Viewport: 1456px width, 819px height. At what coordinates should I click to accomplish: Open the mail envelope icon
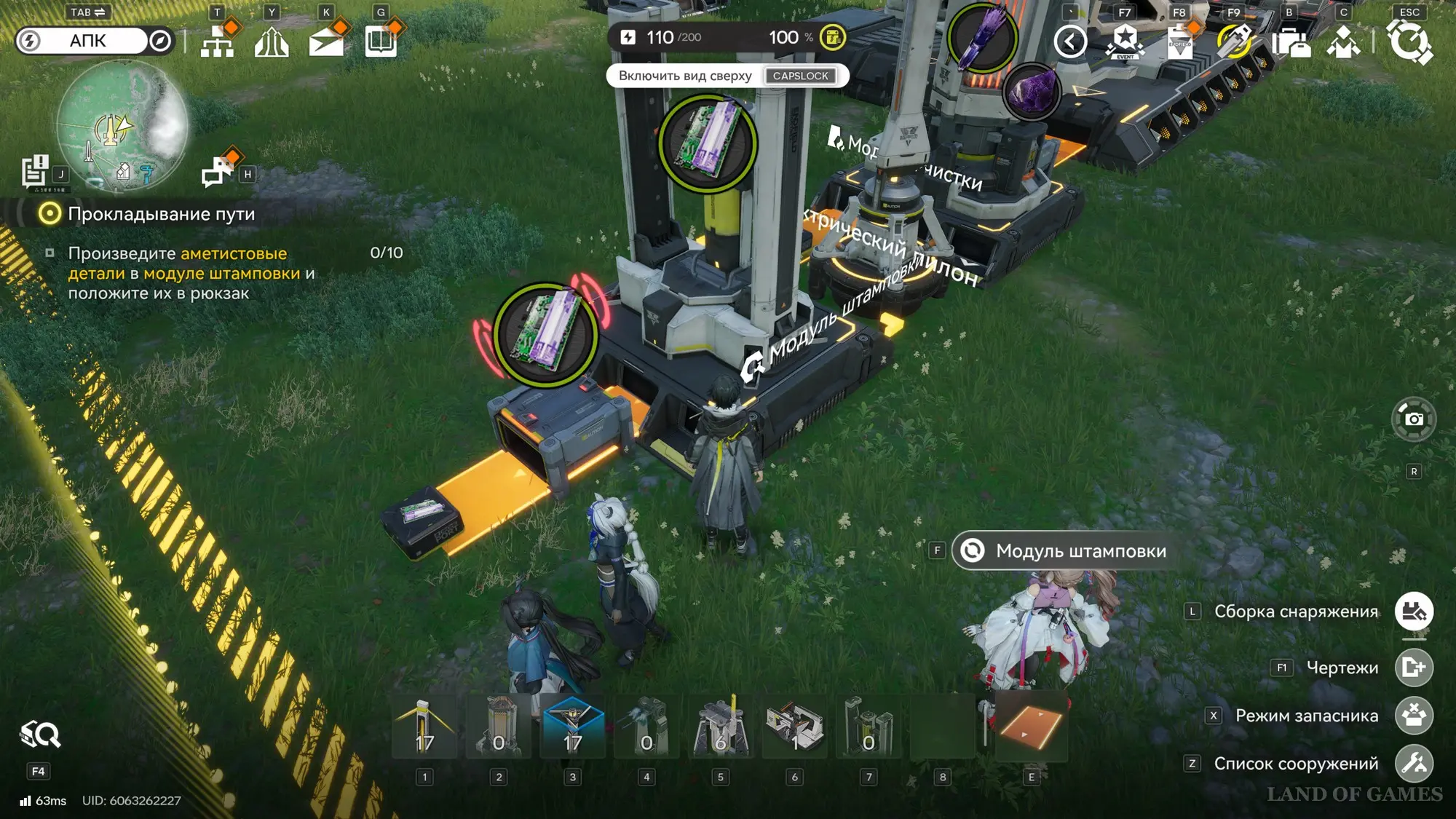[x=326, y=42]
